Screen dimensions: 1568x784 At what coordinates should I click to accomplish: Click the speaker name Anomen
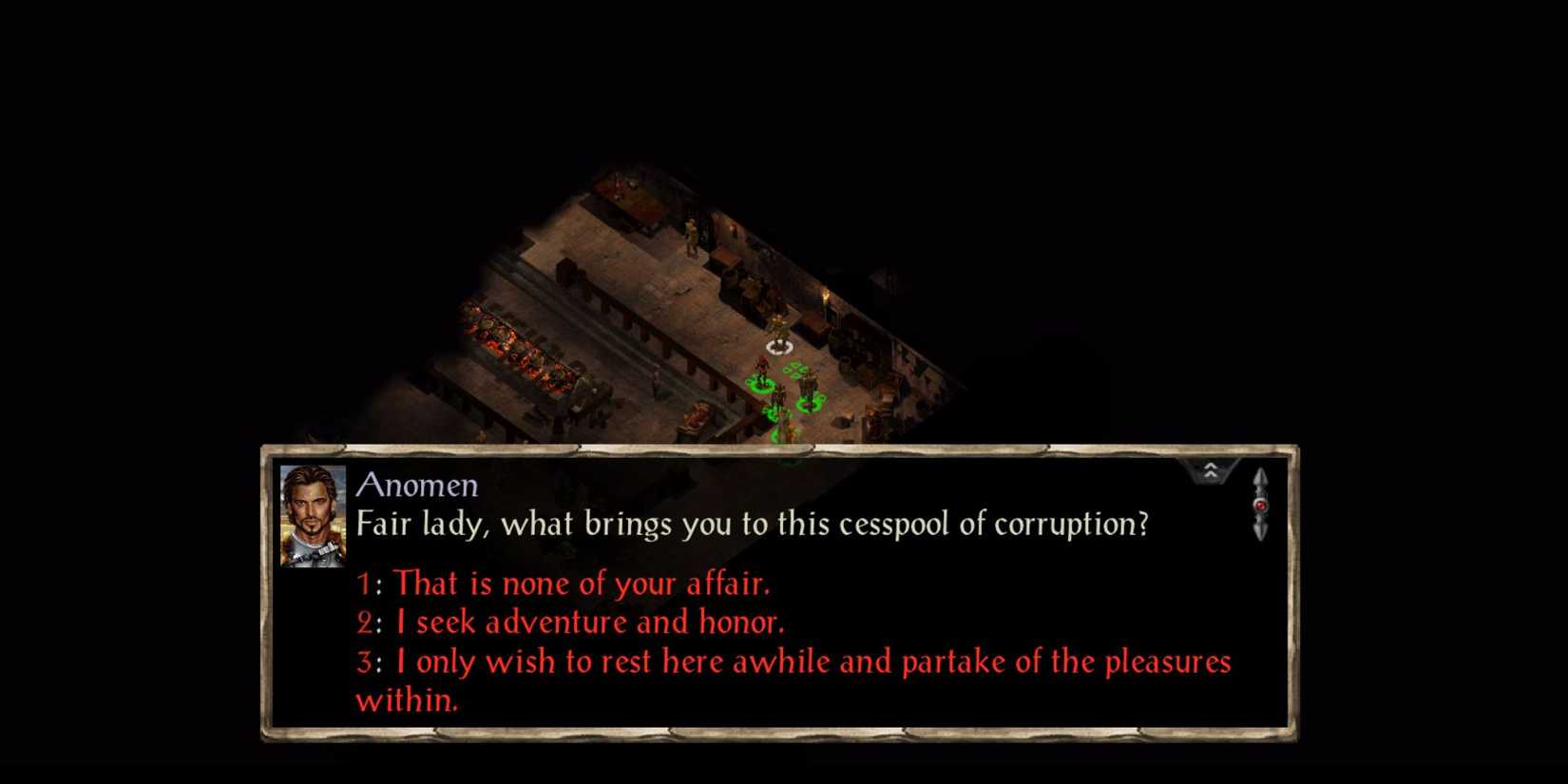[416, 486]
